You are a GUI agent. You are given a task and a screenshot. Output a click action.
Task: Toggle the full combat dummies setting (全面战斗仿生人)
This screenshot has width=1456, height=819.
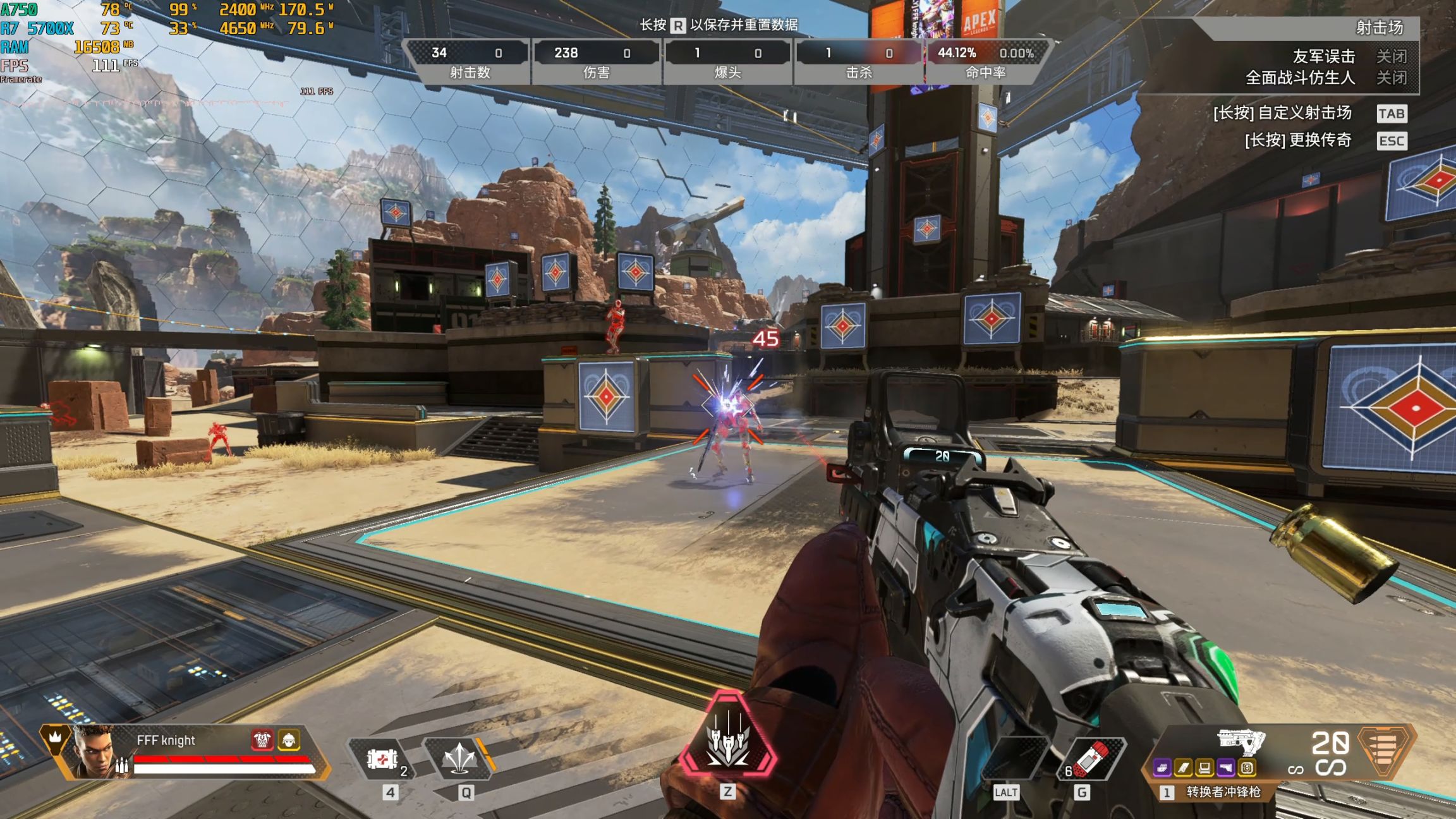(x=1392, y=78)
